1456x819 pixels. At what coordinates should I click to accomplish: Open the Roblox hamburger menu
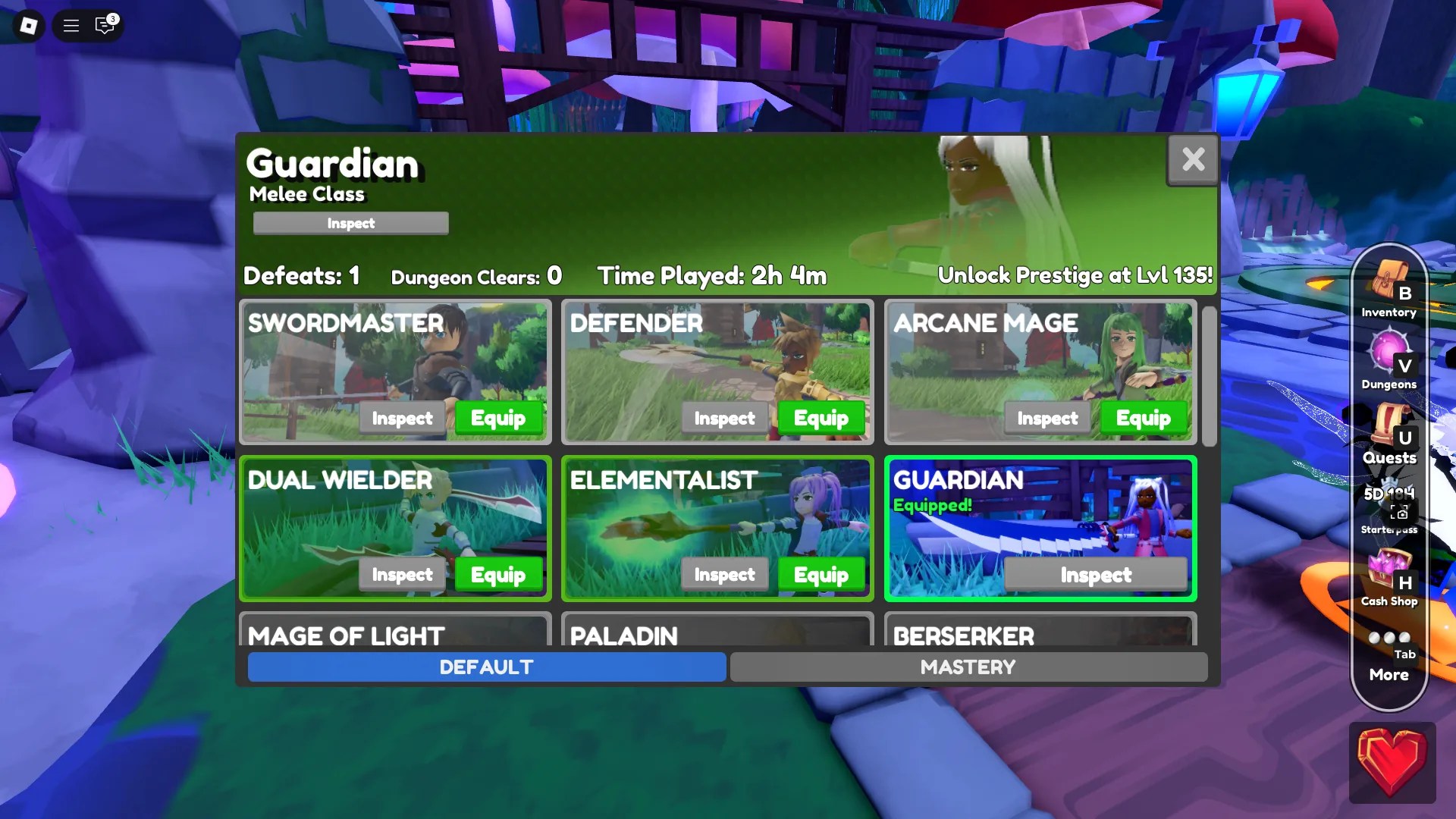click(x=70, y=25)
